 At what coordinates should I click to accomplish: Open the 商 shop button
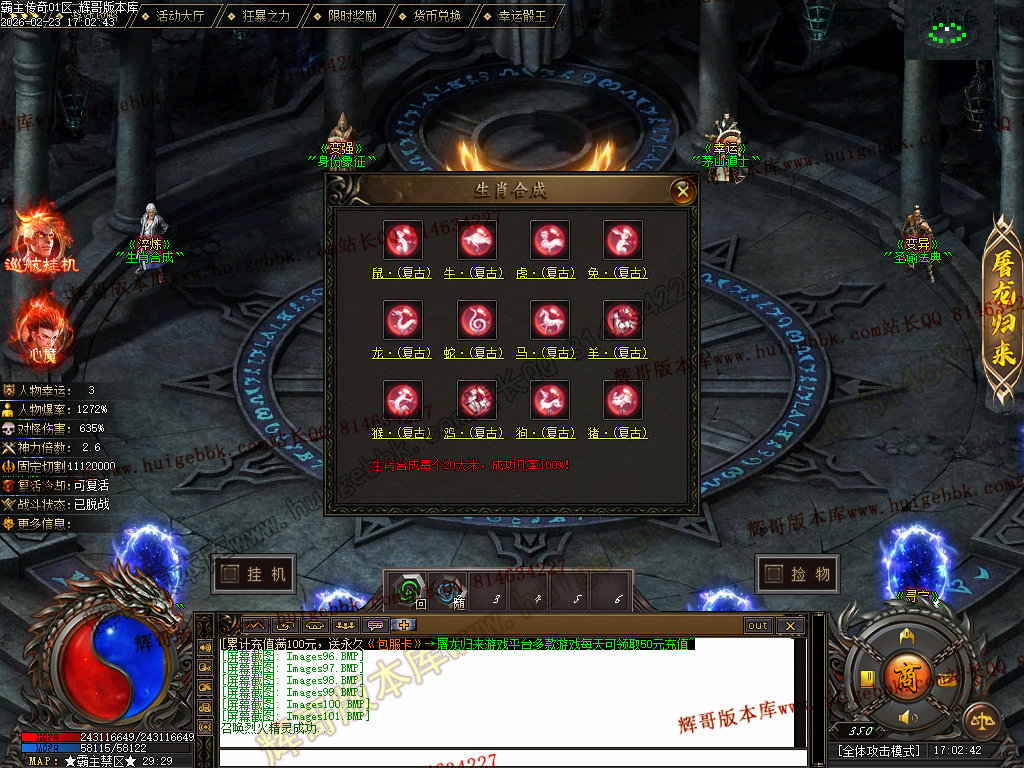[906, 675]
